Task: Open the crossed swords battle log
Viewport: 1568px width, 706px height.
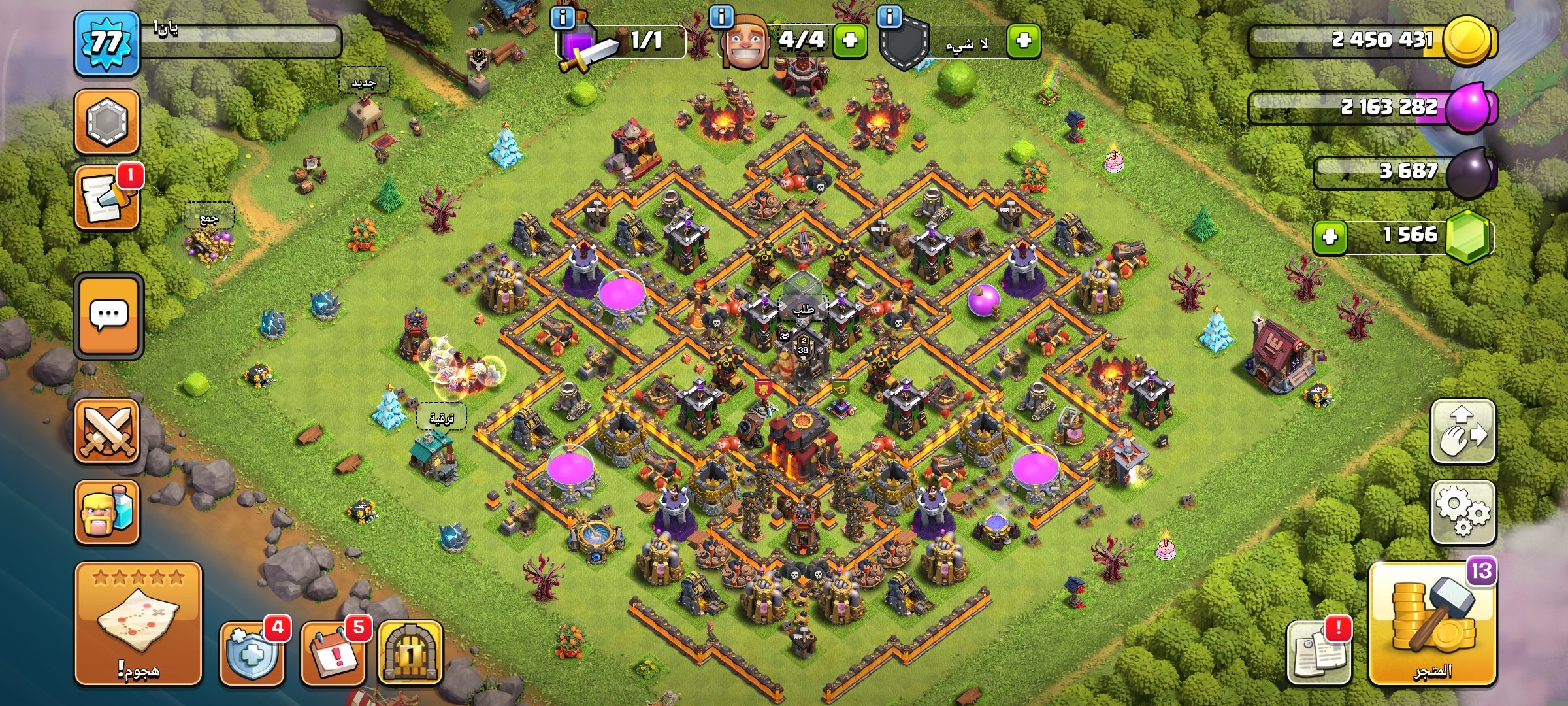Action: (x=106, y=431)
